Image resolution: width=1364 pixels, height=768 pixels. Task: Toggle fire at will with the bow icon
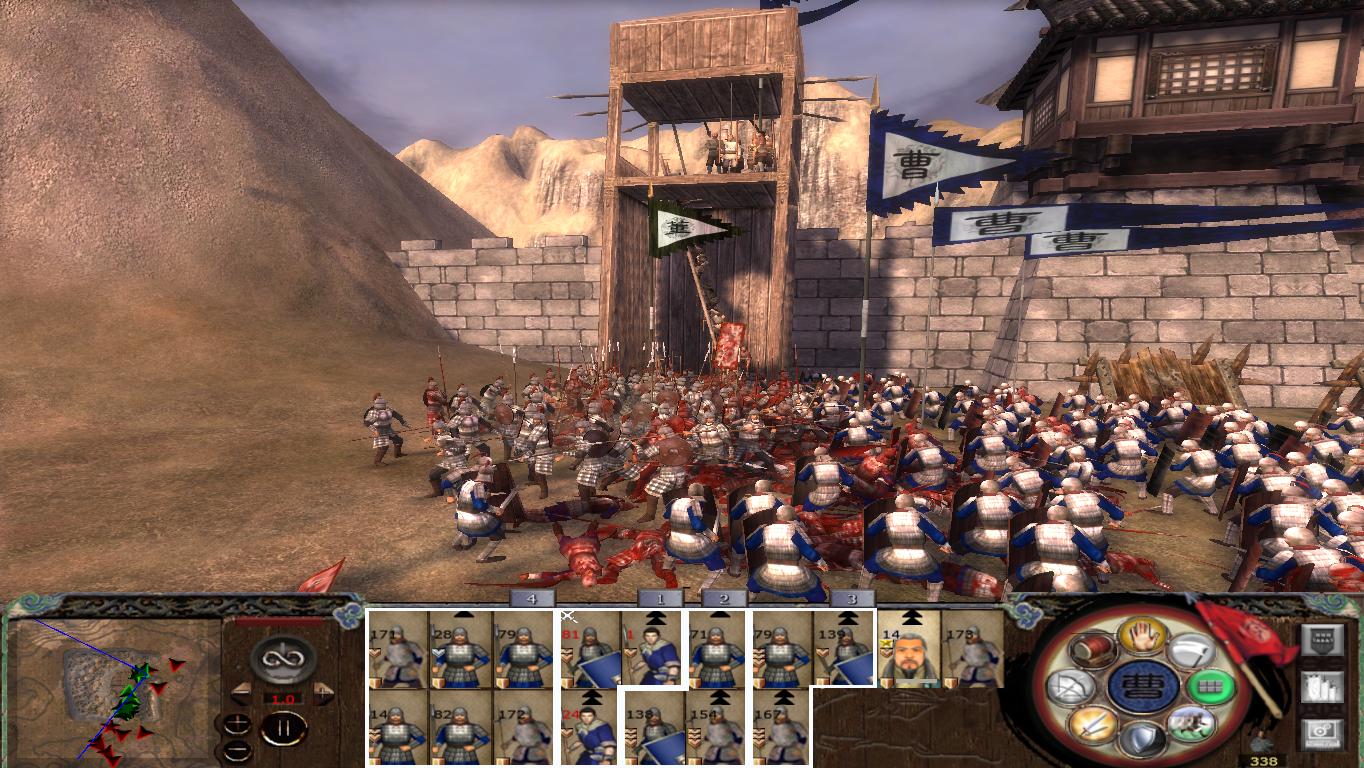(1071, 686)
